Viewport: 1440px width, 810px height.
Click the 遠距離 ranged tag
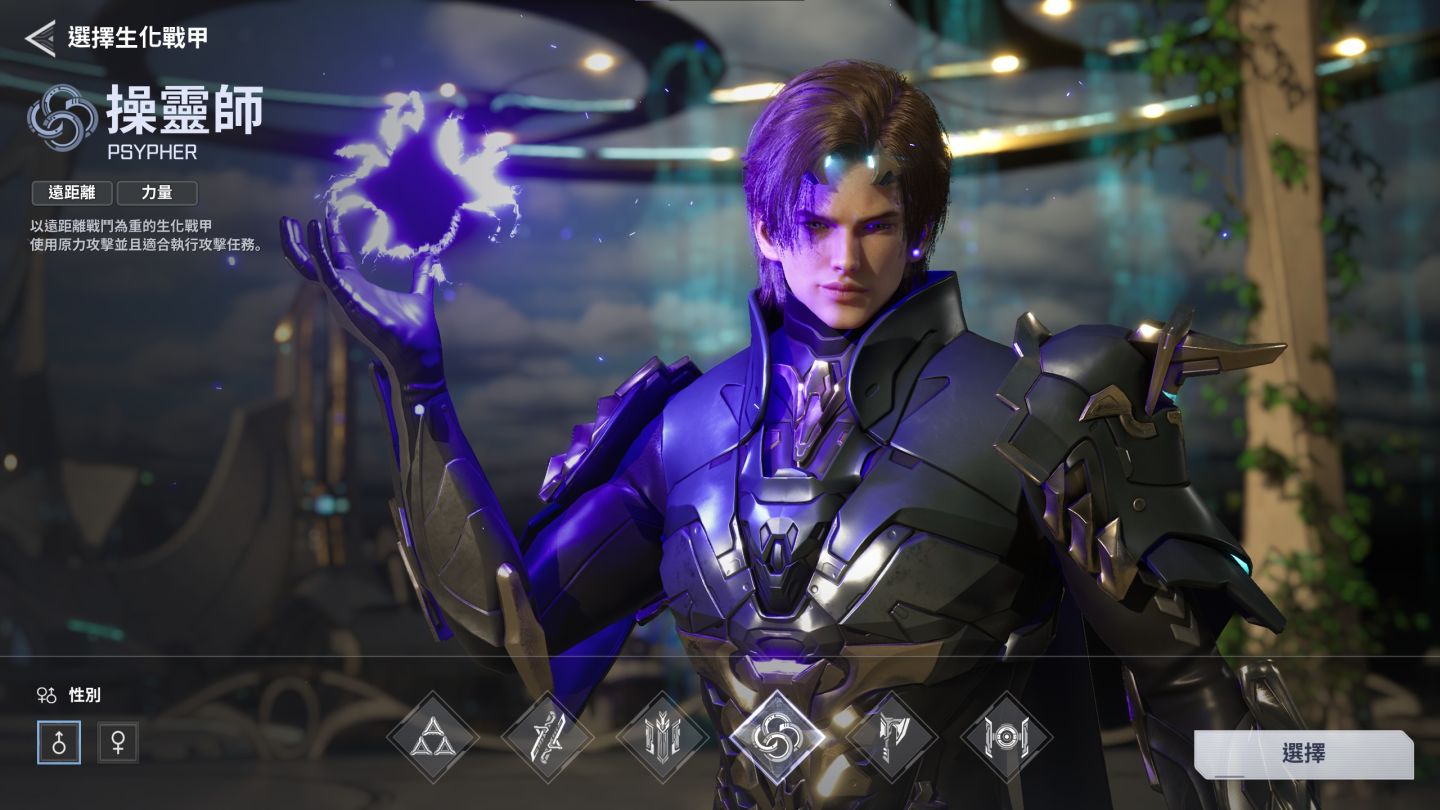[x=72, y=193]
